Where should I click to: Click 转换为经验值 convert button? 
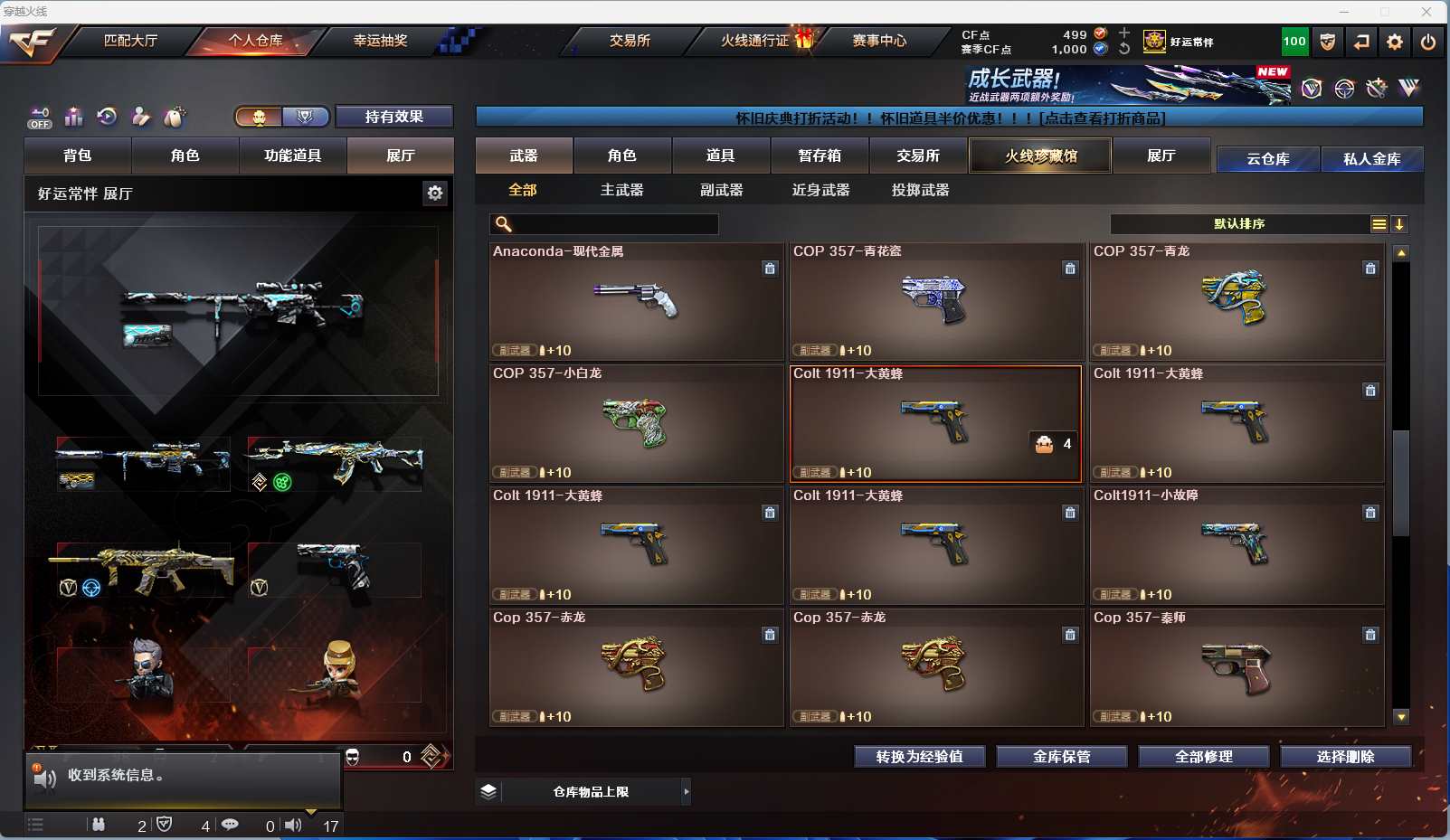919,757
